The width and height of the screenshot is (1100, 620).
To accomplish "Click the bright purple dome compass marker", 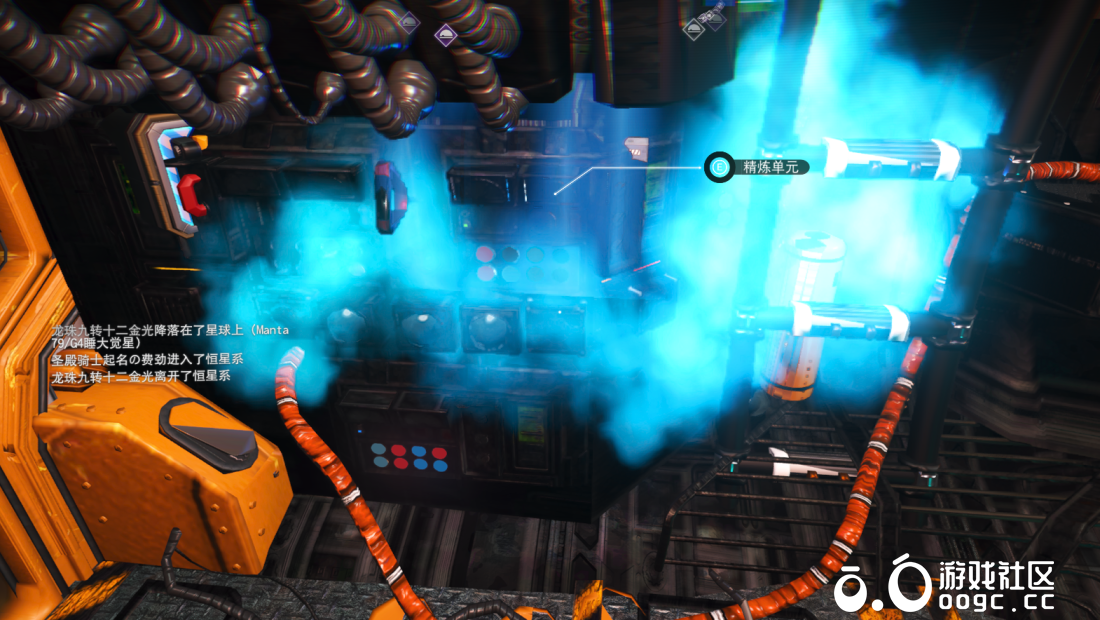I will (446, 33).
